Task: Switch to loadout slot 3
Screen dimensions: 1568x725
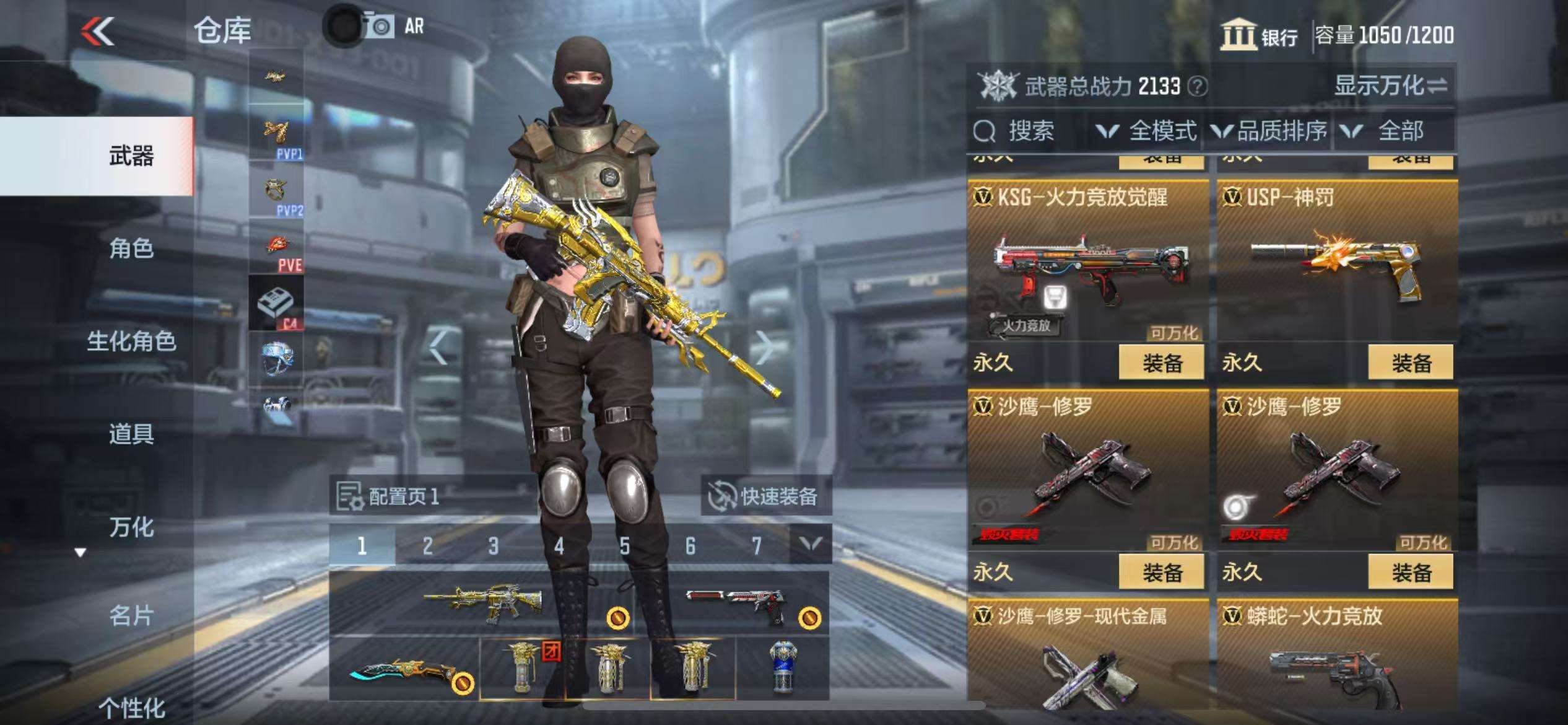Action: coord(493,546)
